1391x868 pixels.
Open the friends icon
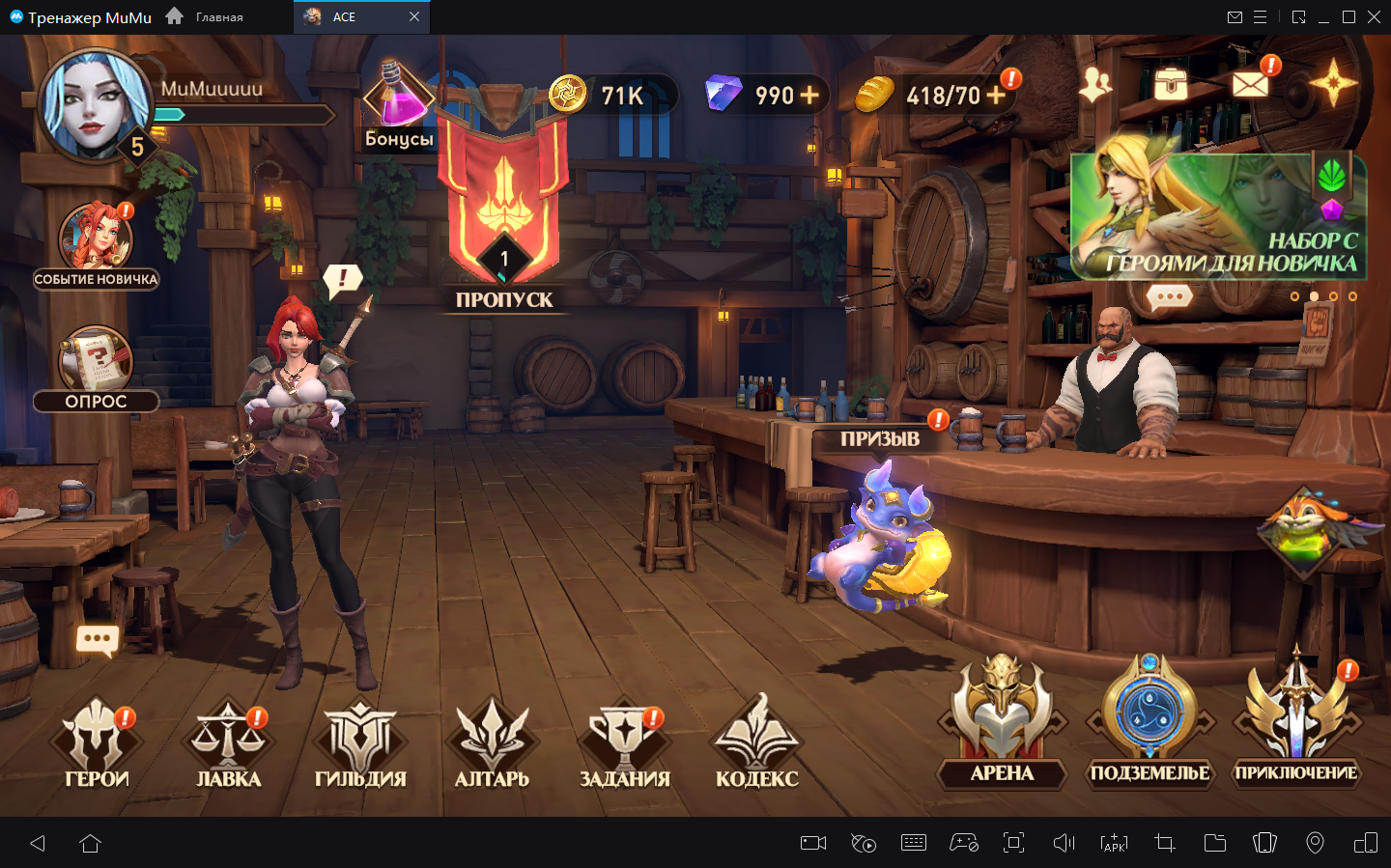pos(1095,84)
